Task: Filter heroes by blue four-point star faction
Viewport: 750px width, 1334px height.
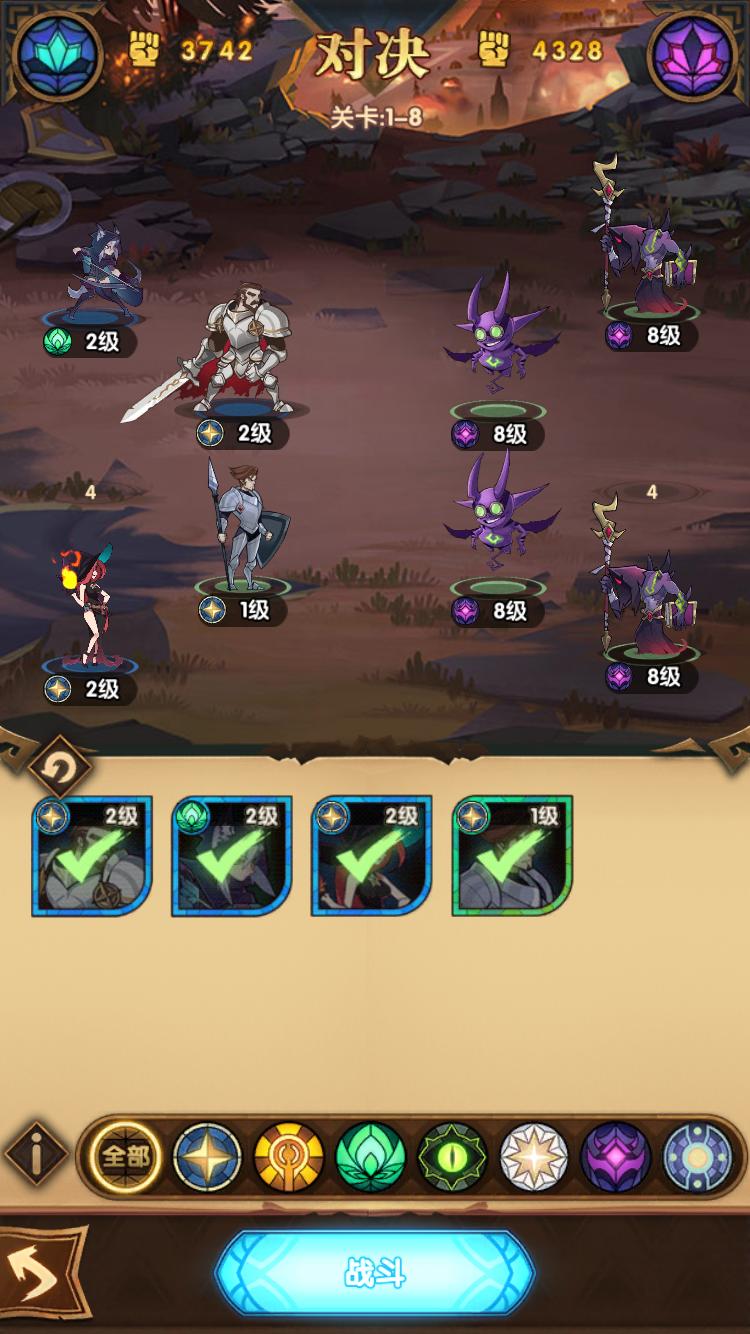Action: pos(207,1158)
